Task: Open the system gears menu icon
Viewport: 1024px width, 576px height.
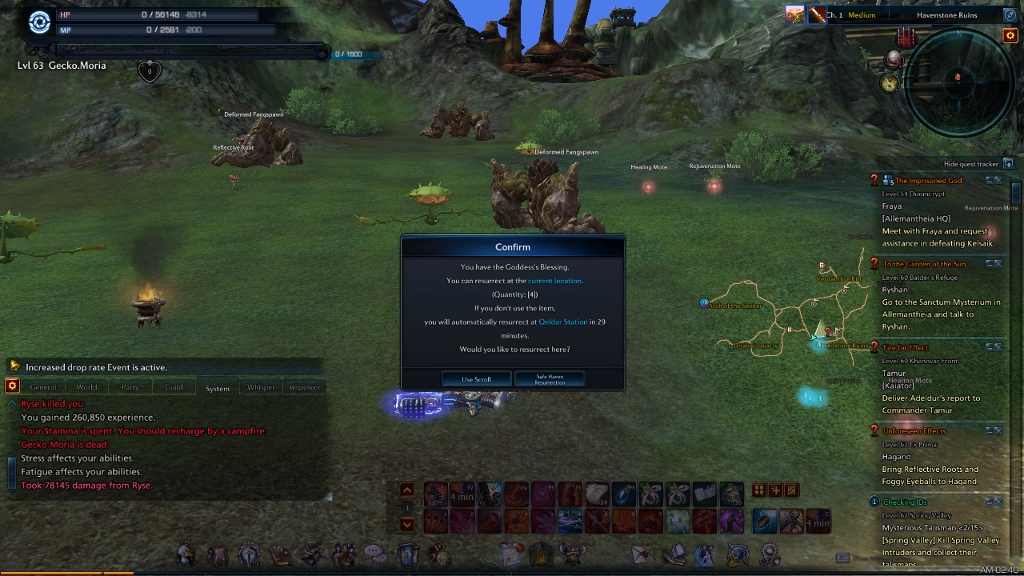Action: click(768, 553)
